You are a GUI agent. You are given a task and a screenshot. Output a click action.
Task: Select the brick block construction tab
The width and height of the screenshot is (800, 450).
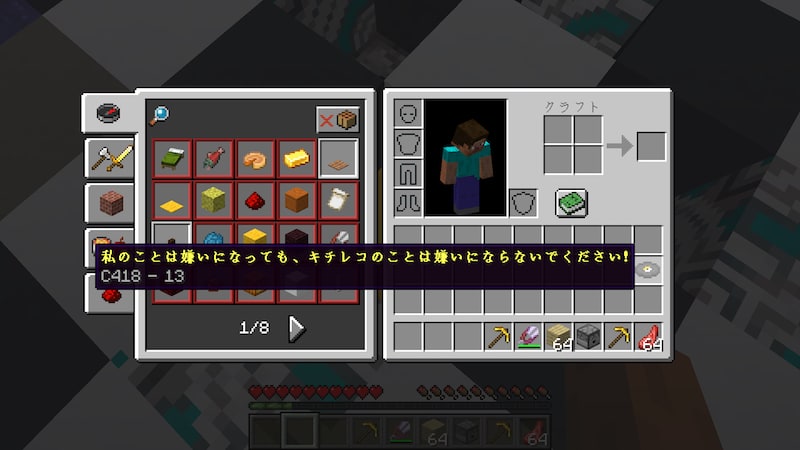tap(109, 203)
